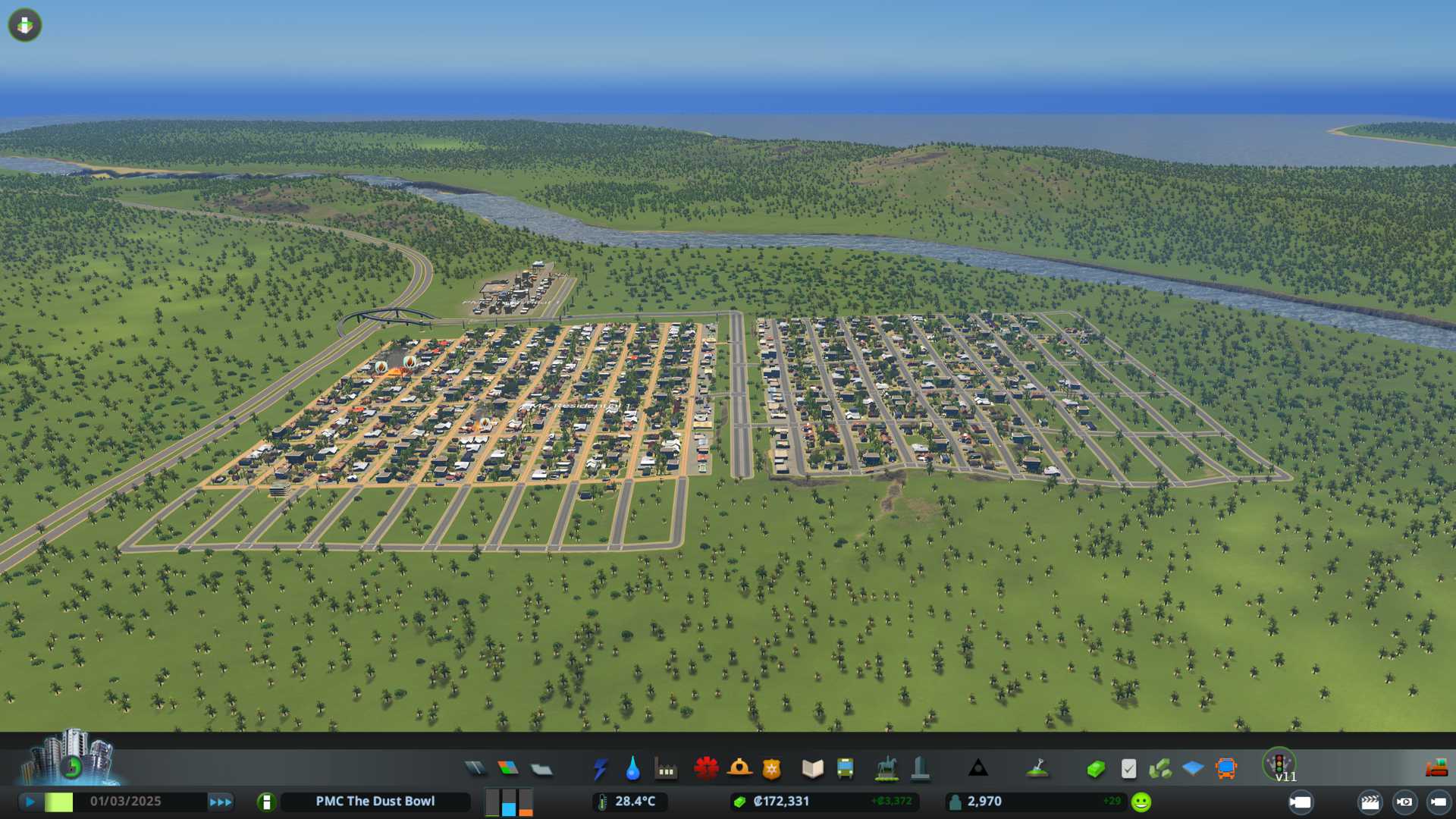Open the Police badge menu
The width and height of the screenshot is (1456, 819).
click(772, 769)
